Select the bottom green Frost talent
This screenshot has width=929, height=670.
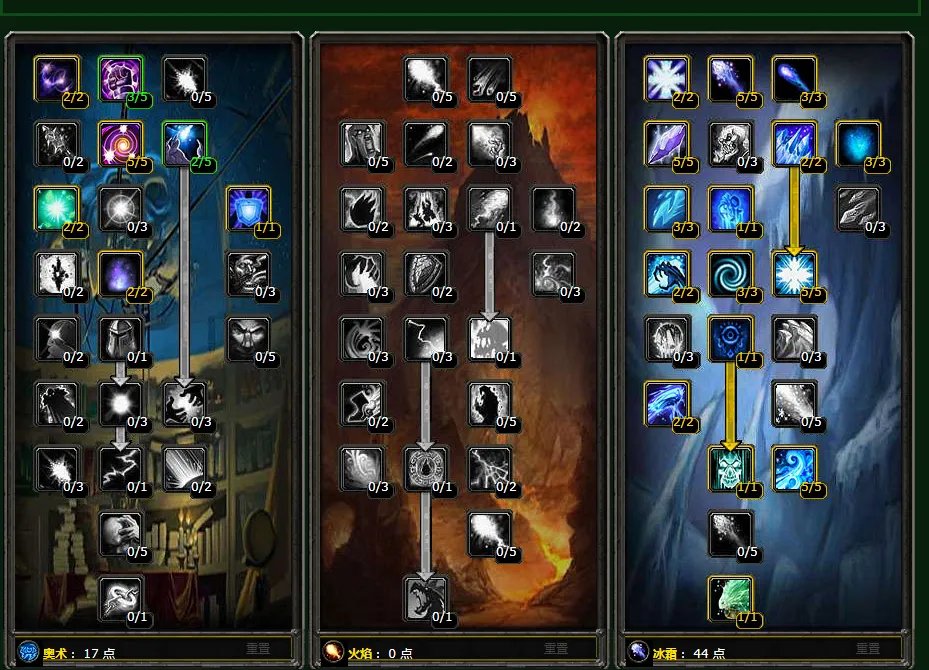(730, 597)
